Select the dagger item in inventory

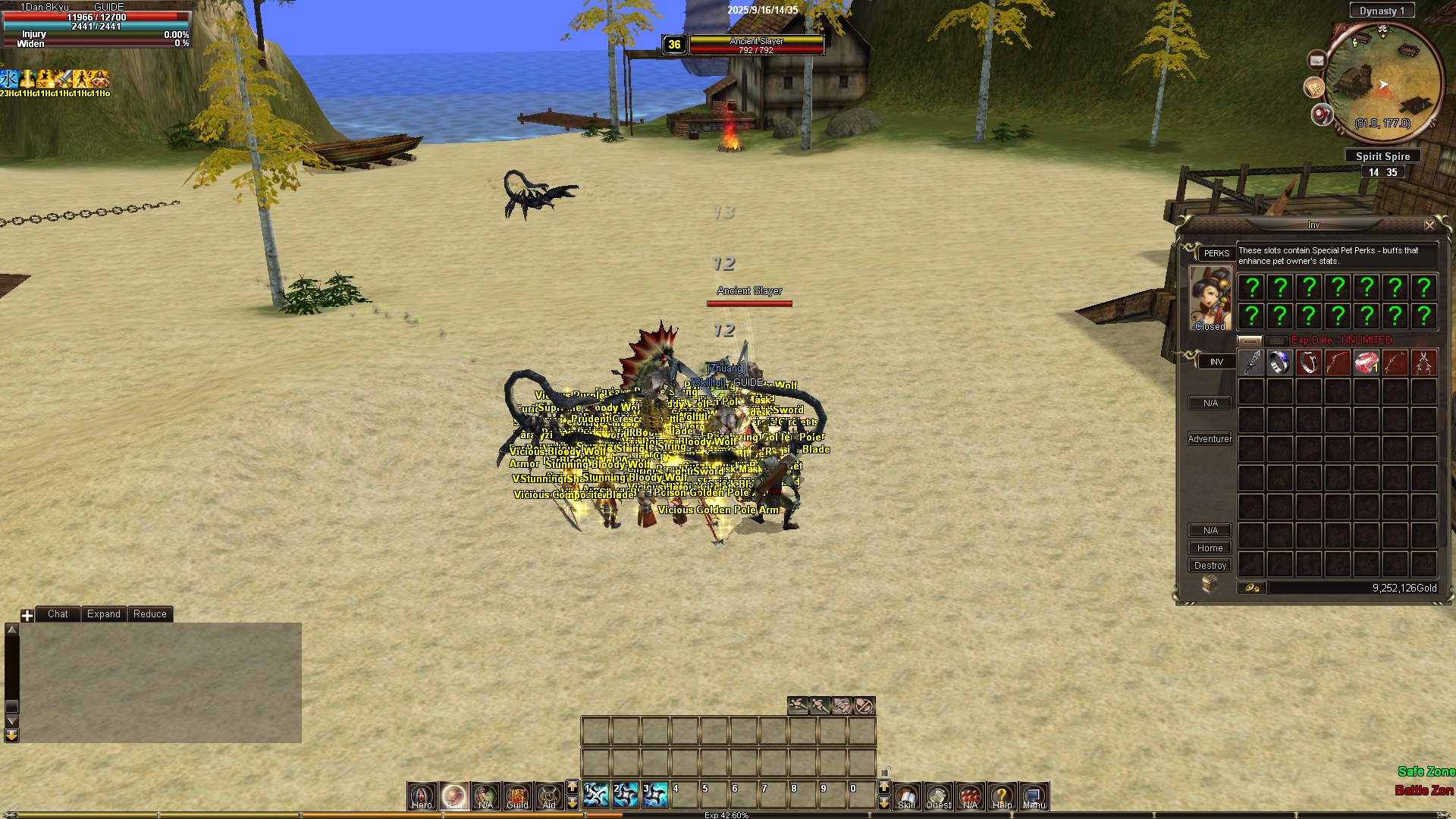tap(1251, 362)
